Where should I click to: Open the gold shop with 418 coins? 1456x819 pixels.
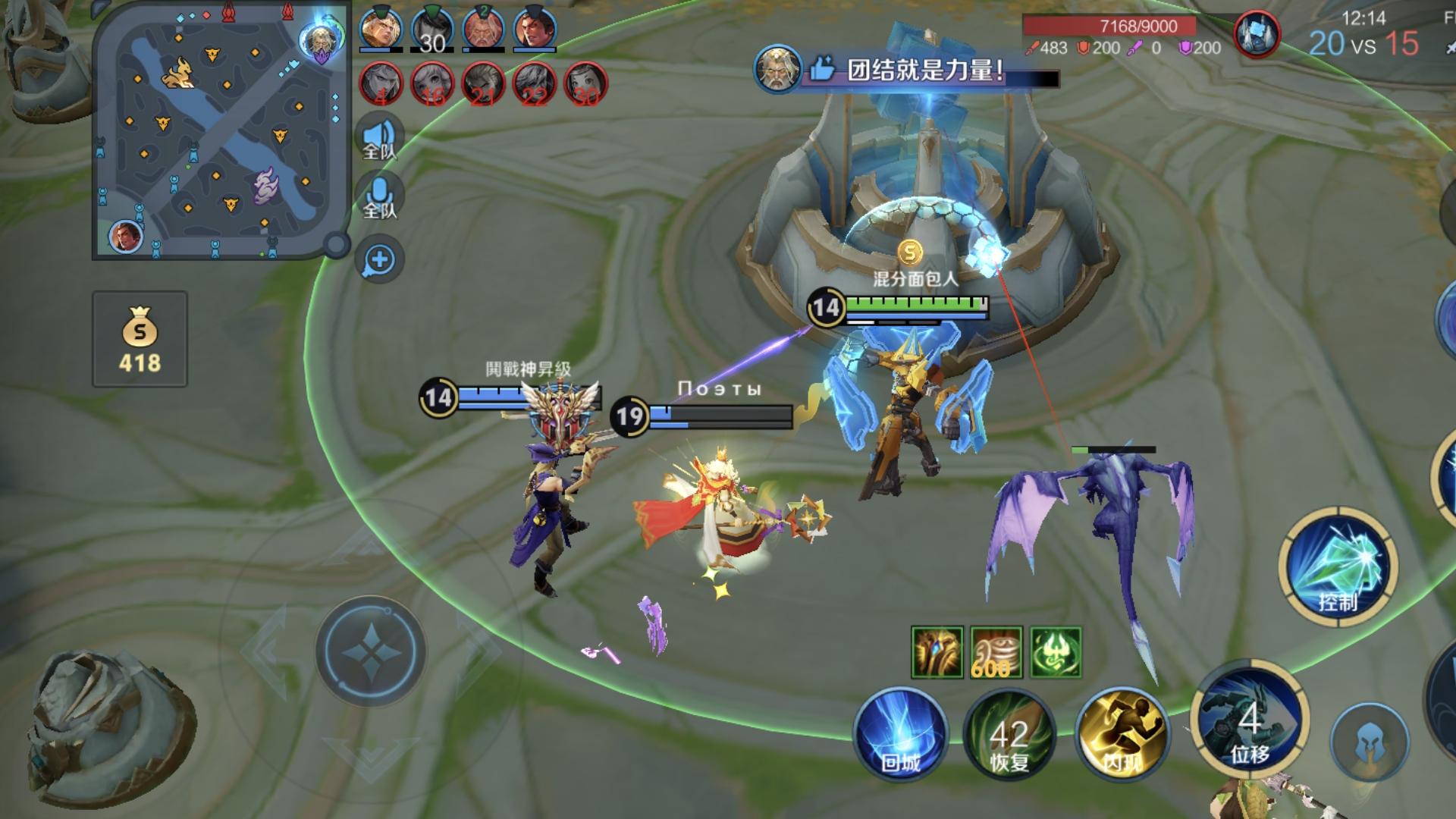coord(140,340)
